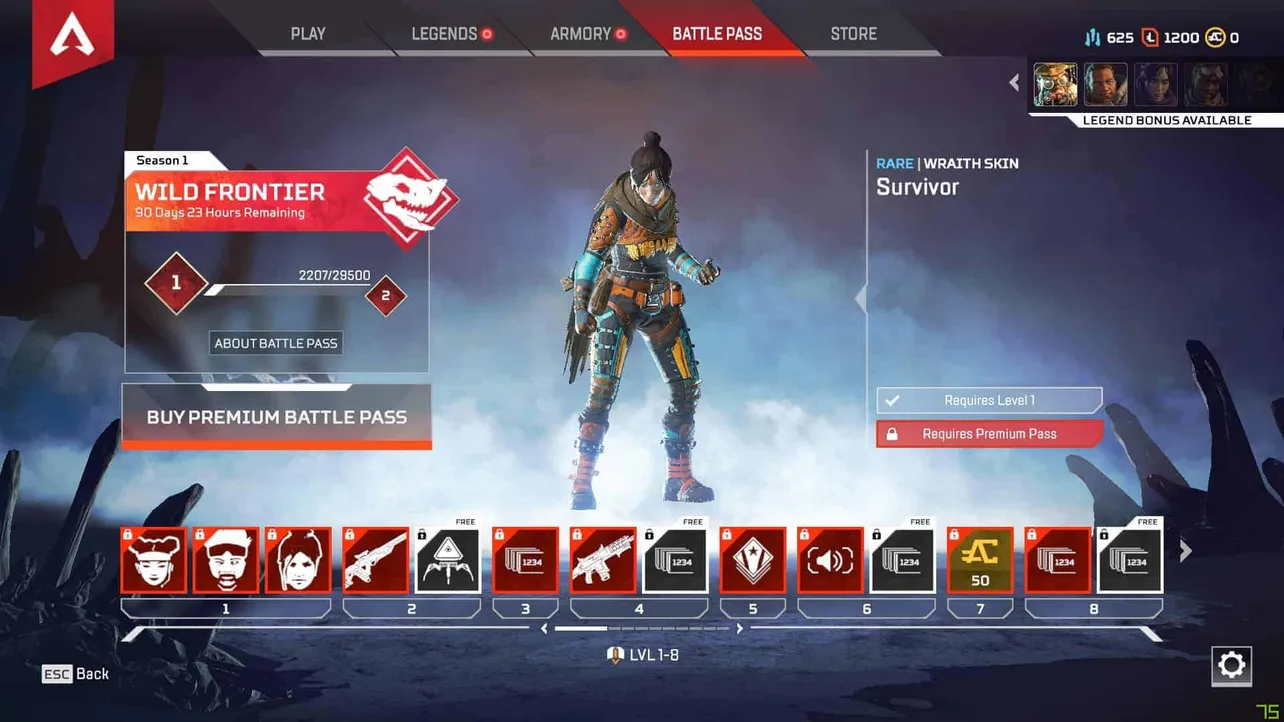
Task: Click the assault rifle skin at level 4
Action: click(x=603, y=560)
